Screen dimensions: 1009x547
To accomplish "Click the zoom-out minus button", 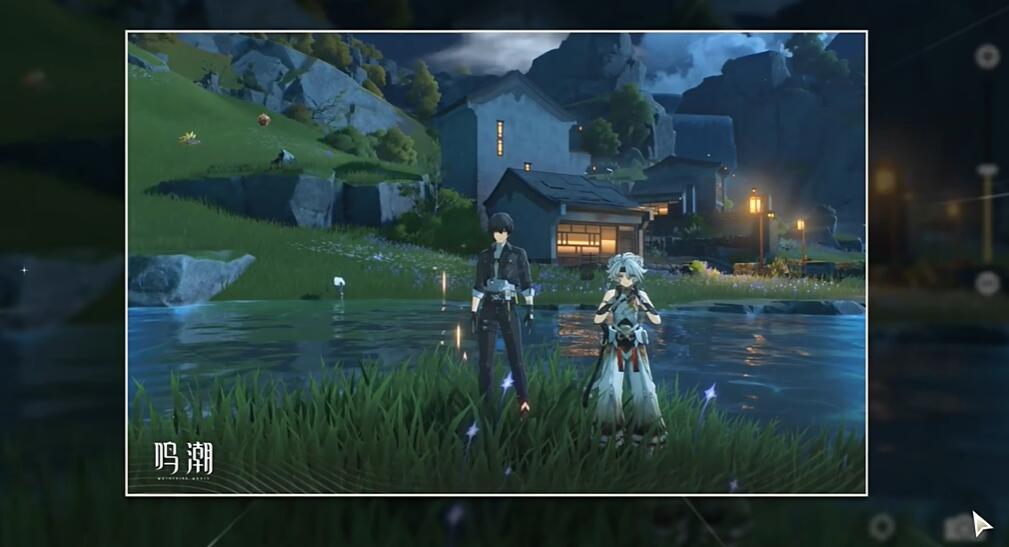I will click(987, 284).
